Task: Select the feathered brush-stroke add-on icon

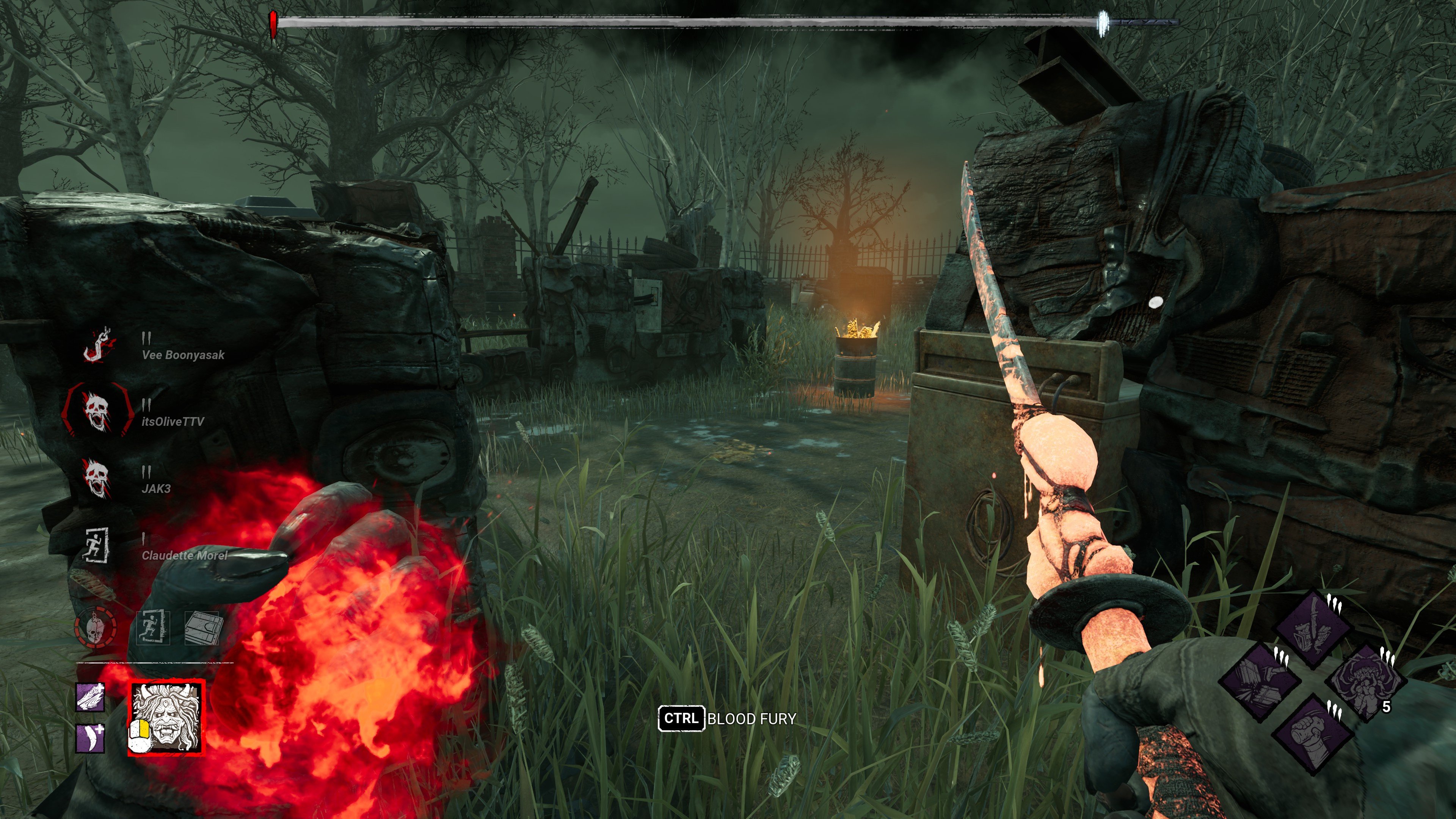Action: pos(91,697)
